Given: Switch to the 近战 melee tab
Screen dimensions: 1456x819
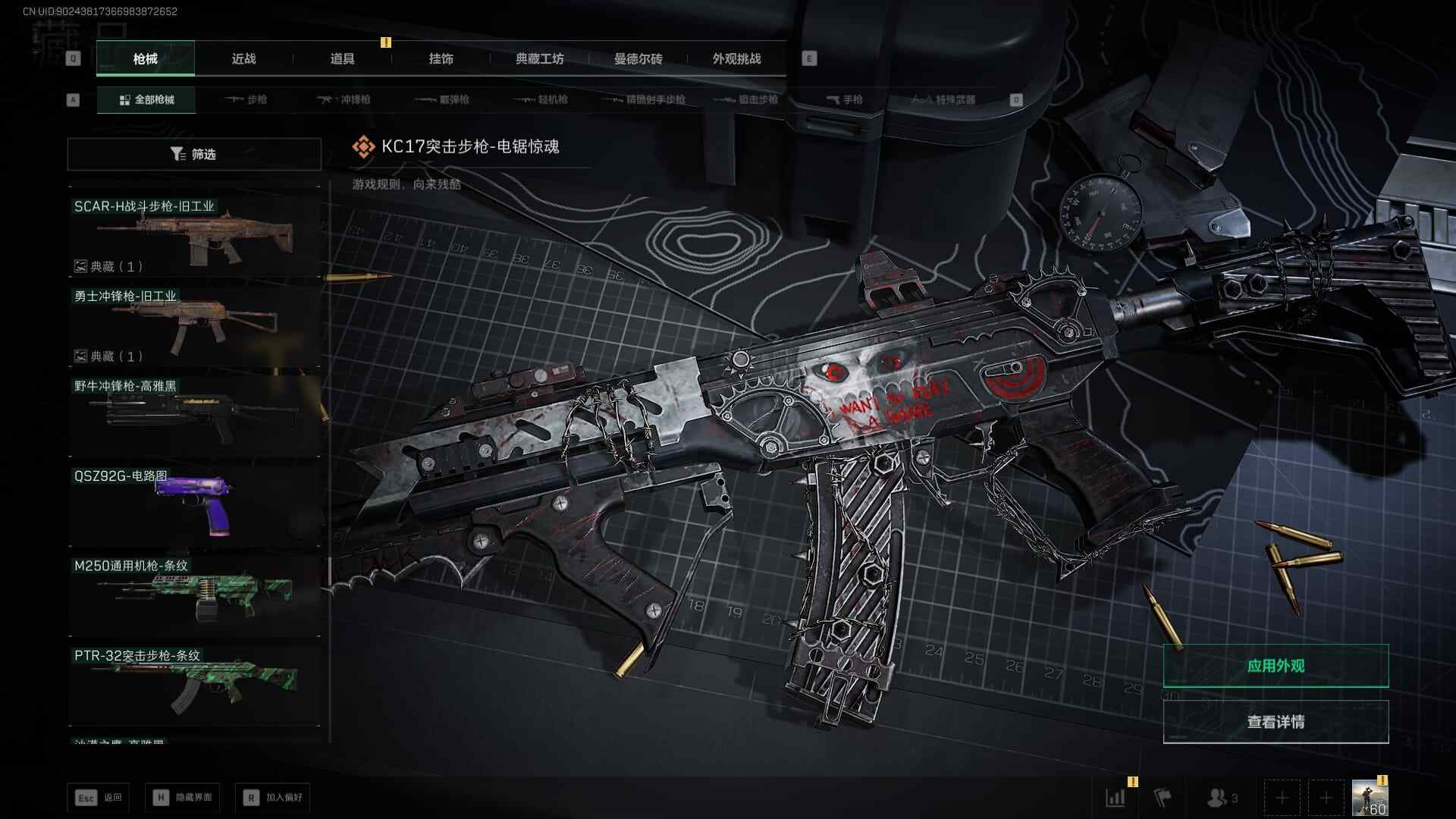Looking at the screenshot, I should pyautogui.click(x=243, y=58).
